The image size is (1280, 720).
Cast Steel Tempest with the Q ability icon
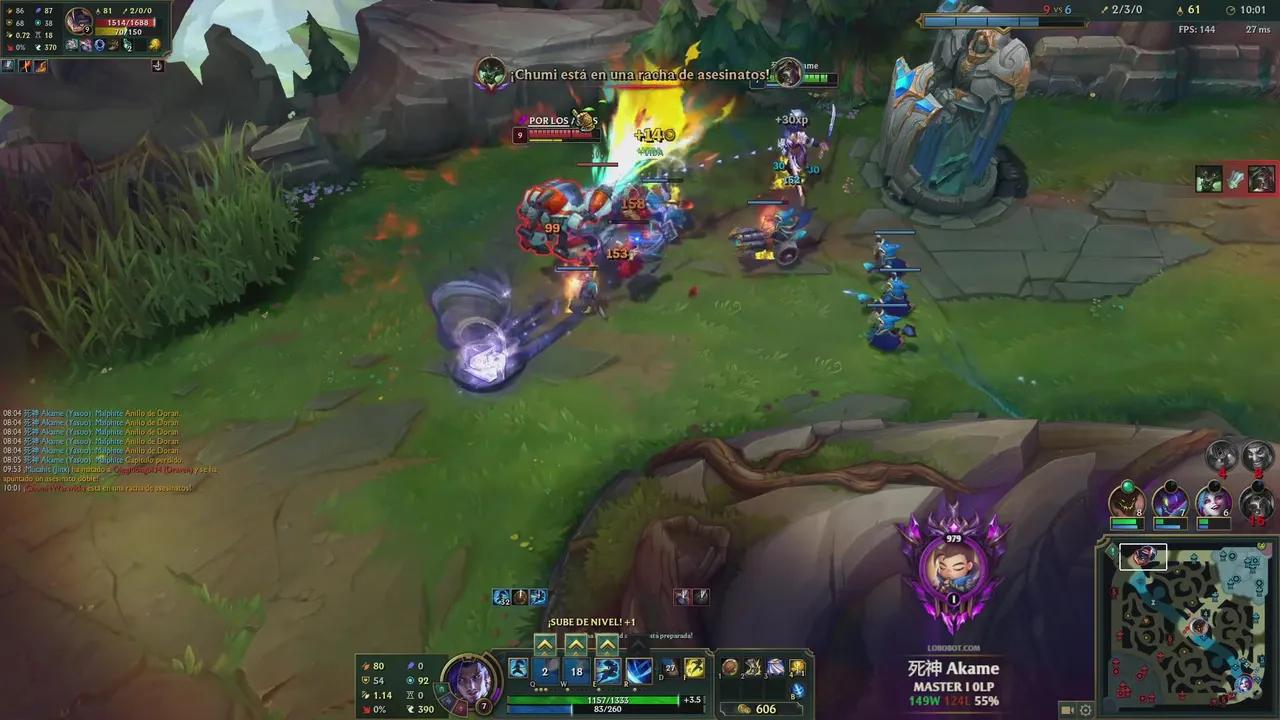pyautogui.click(x=546, y=672)
